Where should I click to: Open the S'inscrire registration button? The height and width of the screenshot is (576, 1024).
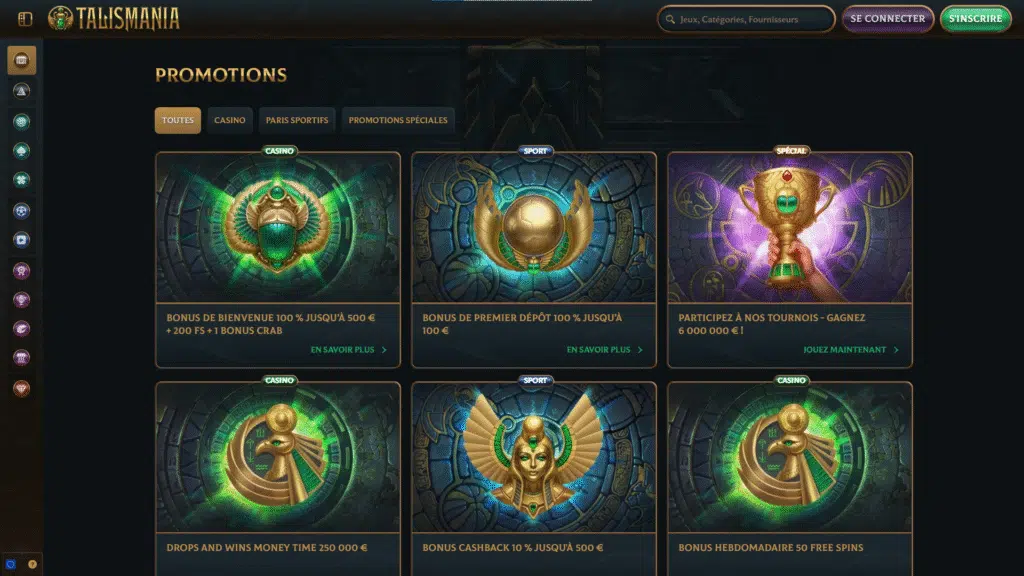(975, 19)
